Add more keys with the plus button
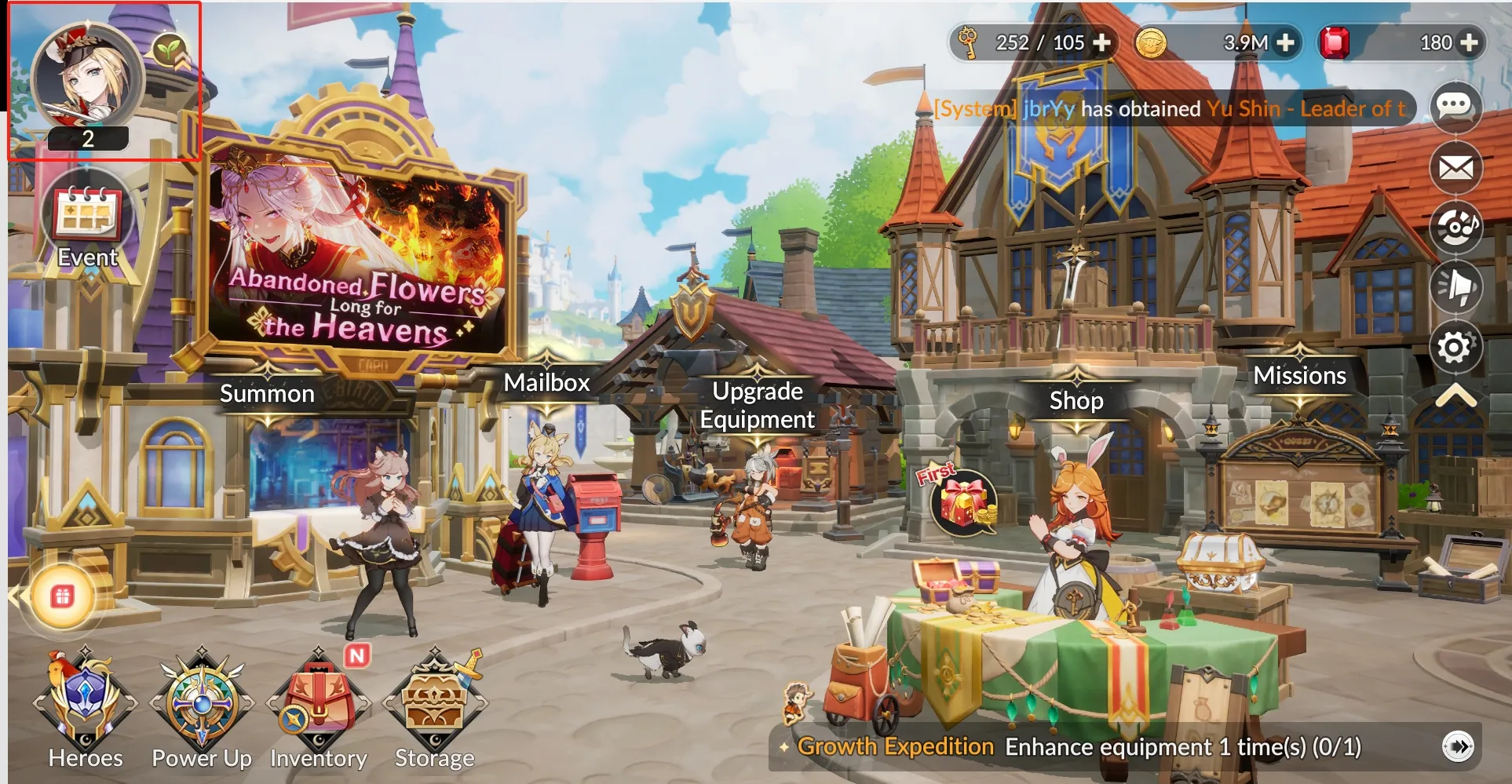 pos(1102,42)
